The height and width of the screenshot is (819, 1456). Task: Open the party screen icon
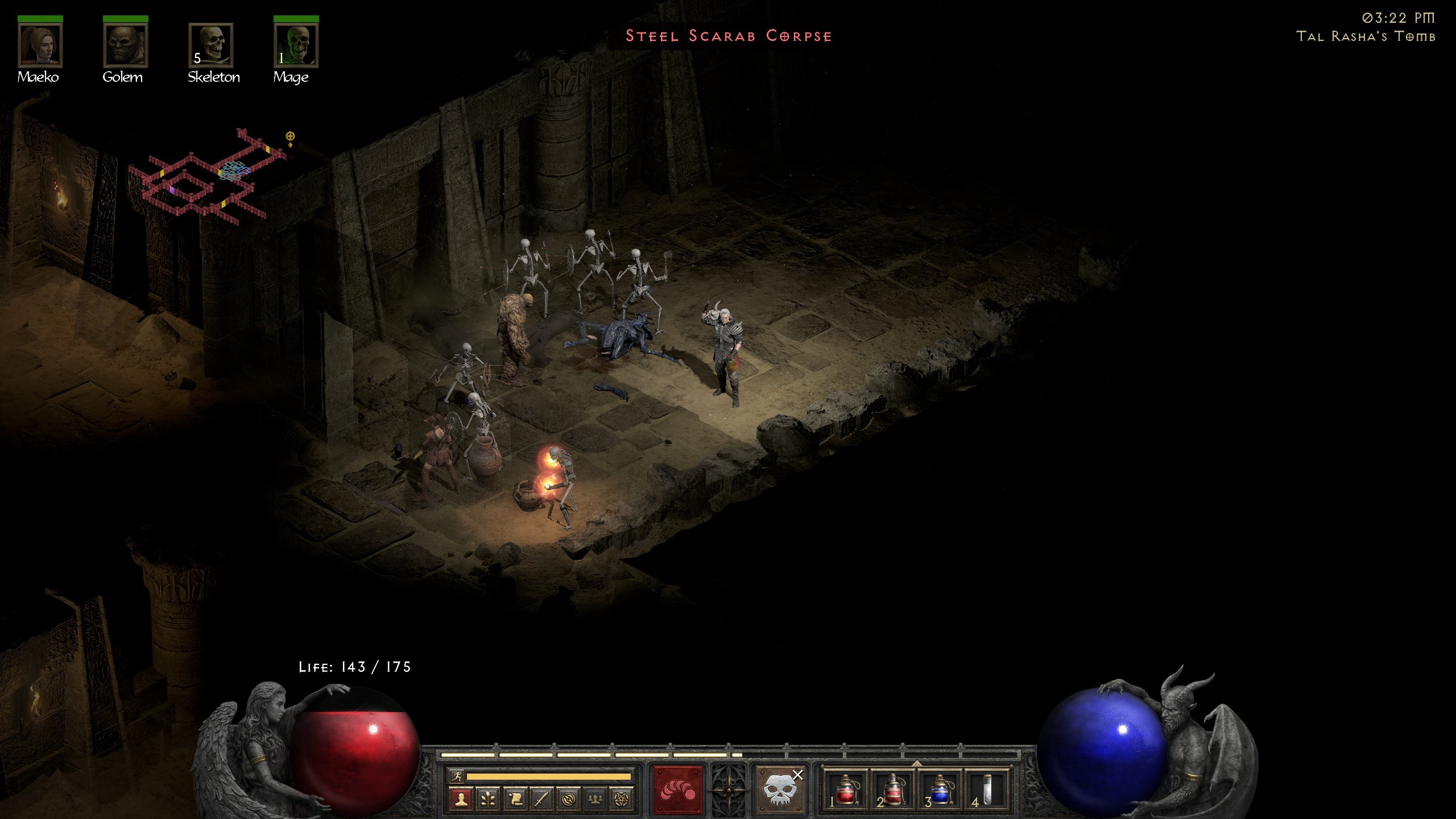click(x=595, y=799)
